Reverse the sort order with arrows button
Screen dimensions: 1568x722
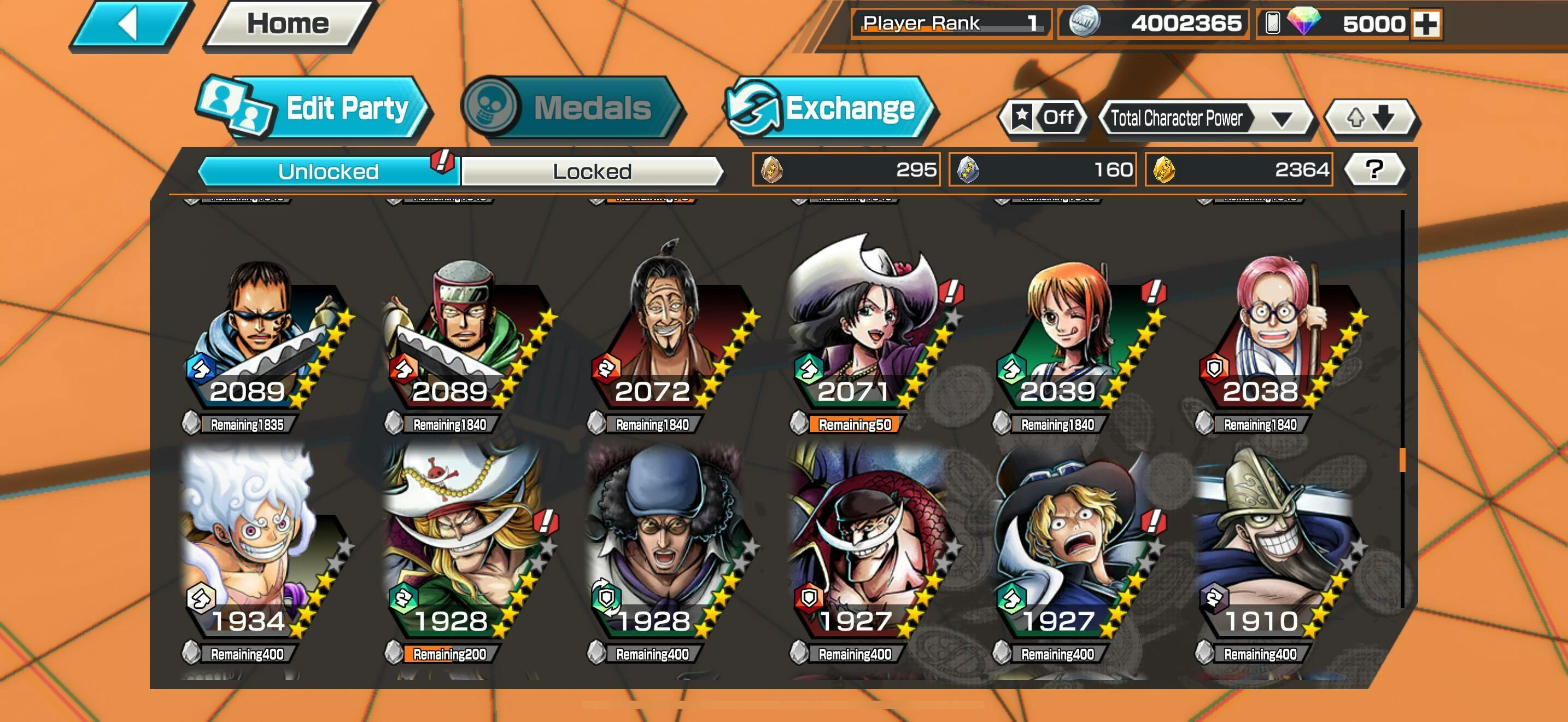pos(1370,118)
